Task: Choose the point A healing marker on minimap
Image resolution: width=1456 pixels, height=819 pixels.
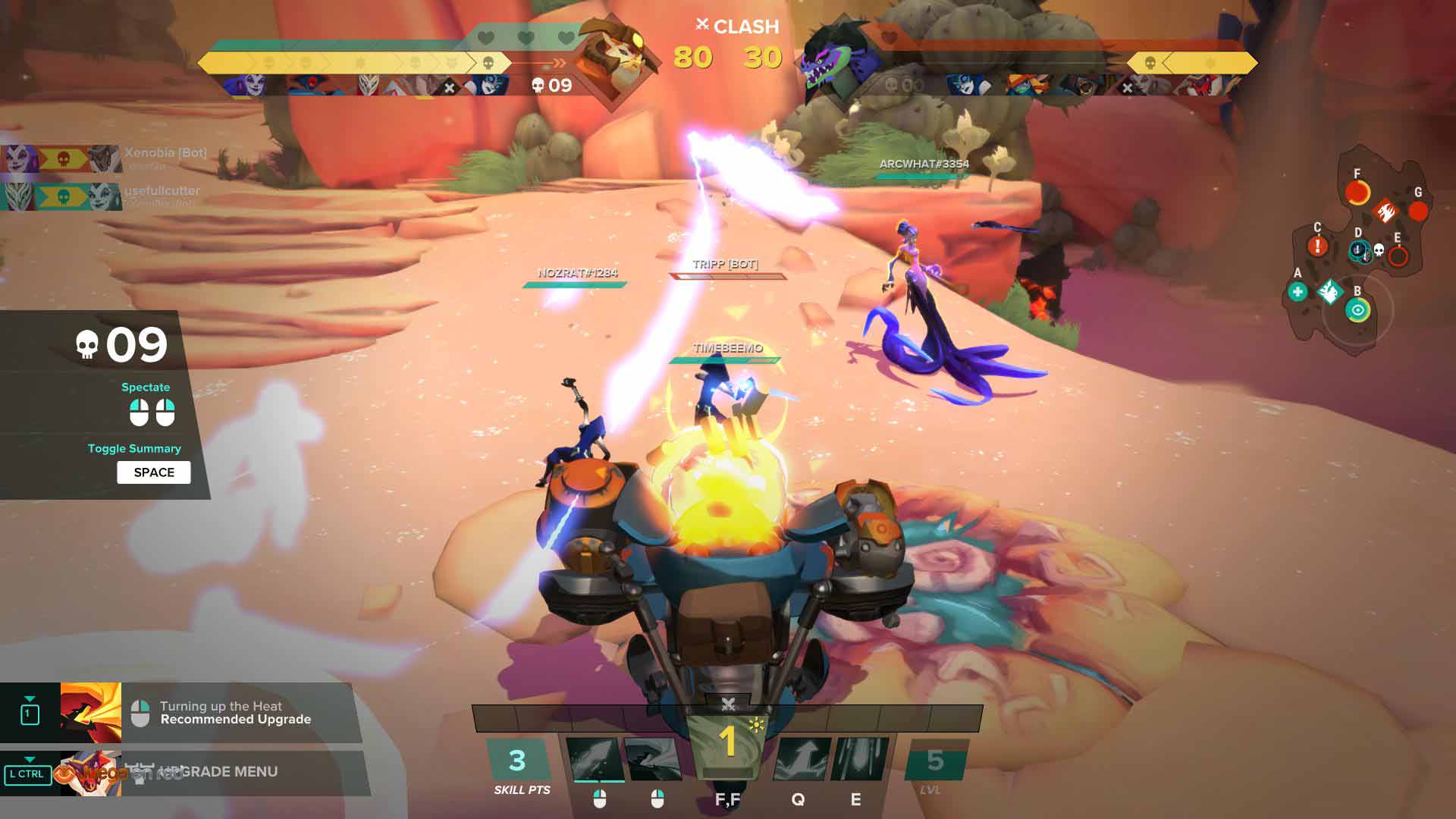Action: coord(1298,292)
